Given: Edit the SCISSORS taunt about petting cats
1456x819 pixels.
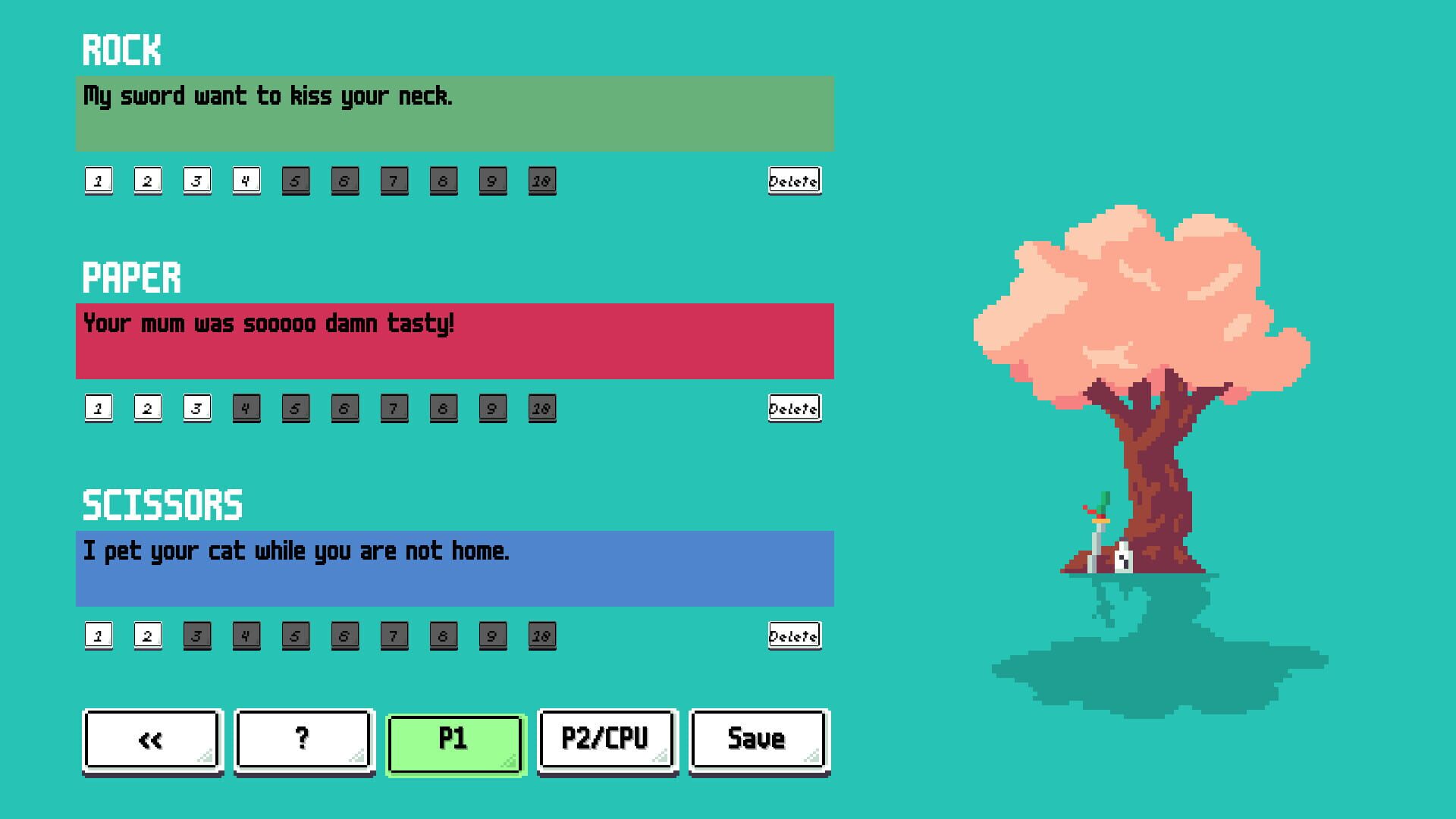Looking at the screenshot, I should tap(455, 569).
